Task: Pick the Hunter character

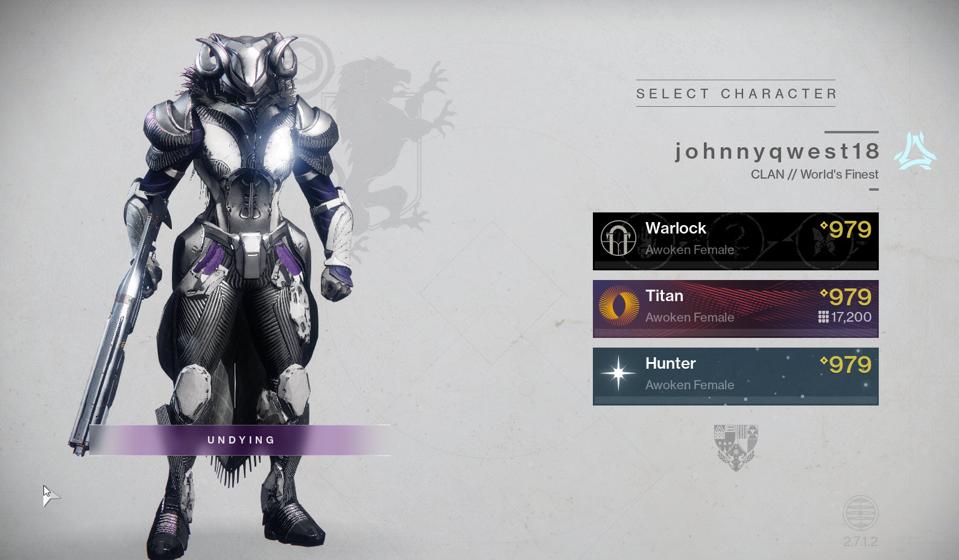Action: point(735,376)
